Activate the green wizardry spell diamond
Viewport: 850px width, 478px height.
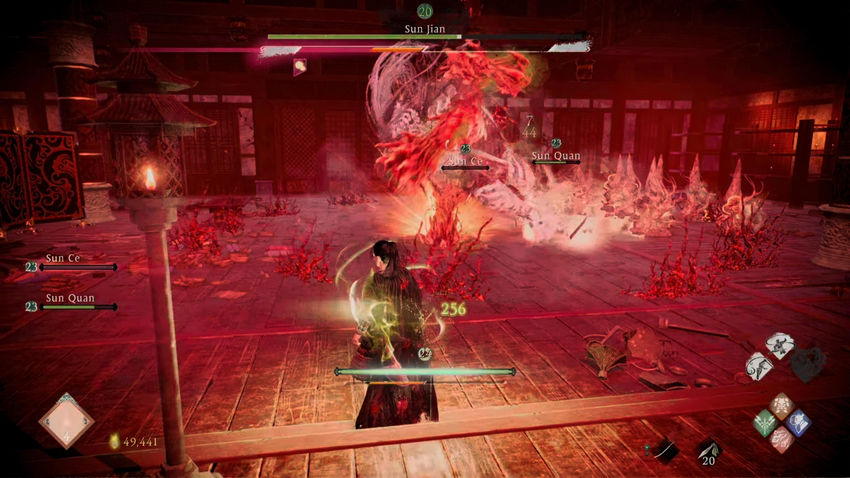[x=765, y=422]
